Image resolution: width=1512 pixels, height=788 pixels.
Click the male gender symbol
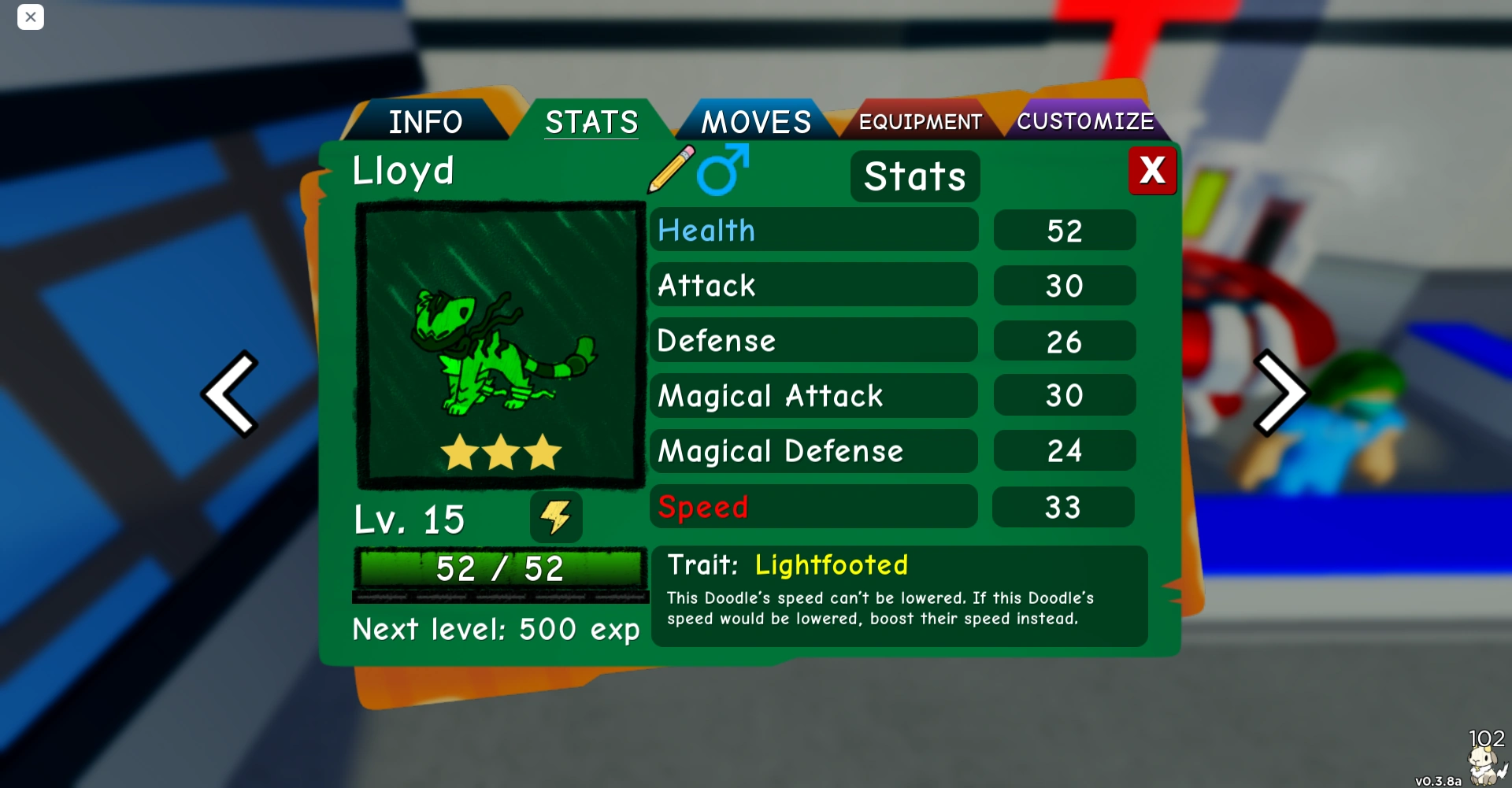pyautogui.click(x=718, y=172)
